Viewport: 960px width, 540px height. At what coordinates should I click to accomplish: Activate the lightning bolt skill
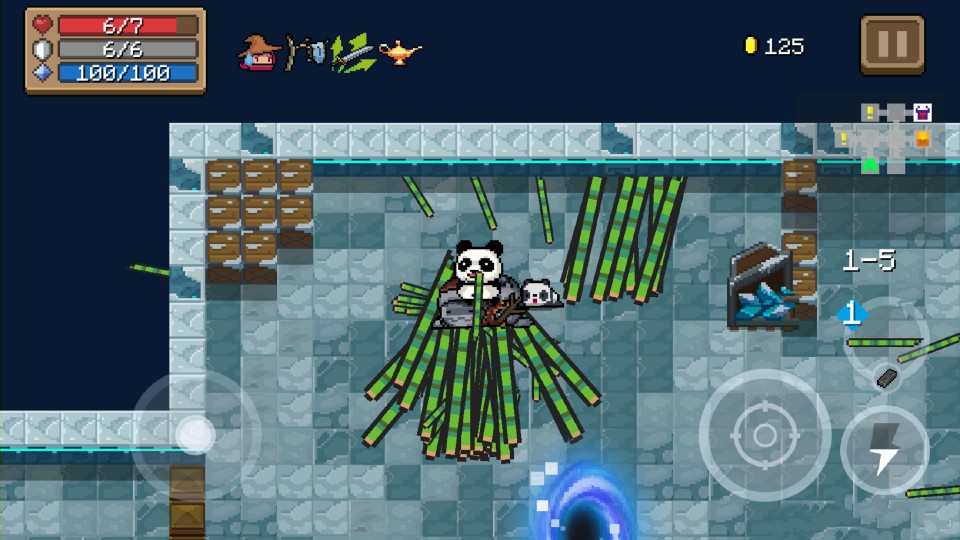pyautogui.click(x=885, y=450)
